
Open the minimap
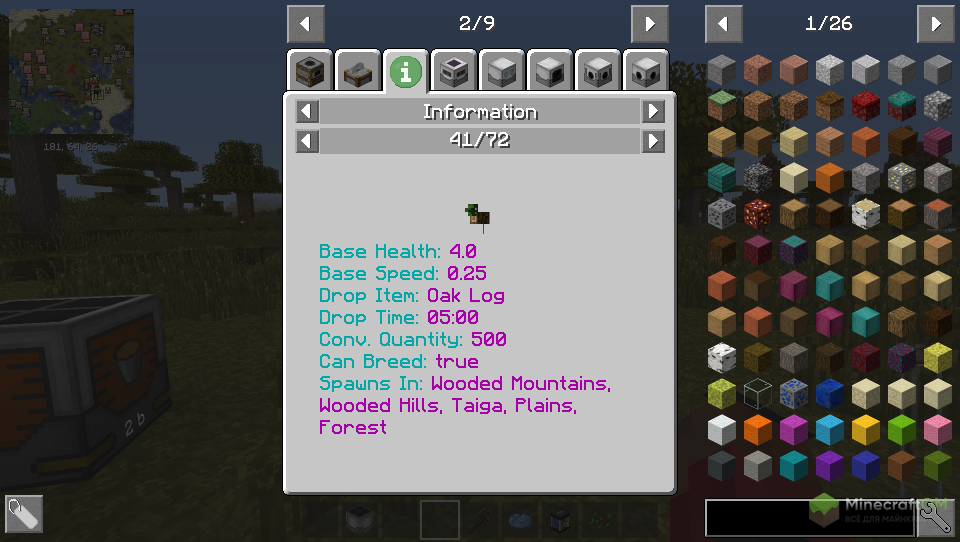(x=71, y=75)
